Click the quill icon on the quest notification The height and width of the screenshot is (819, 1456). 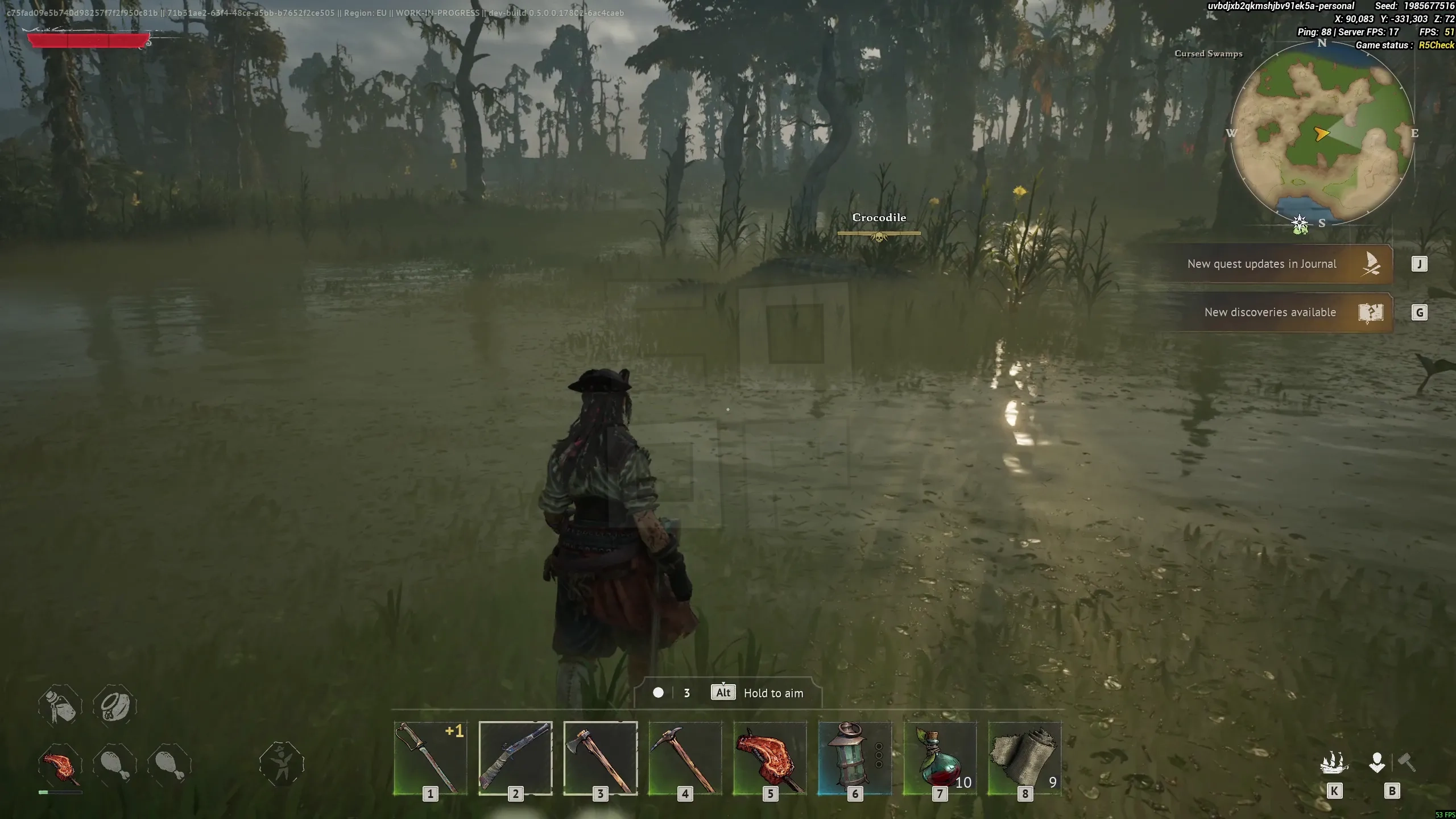(1371, 263)
